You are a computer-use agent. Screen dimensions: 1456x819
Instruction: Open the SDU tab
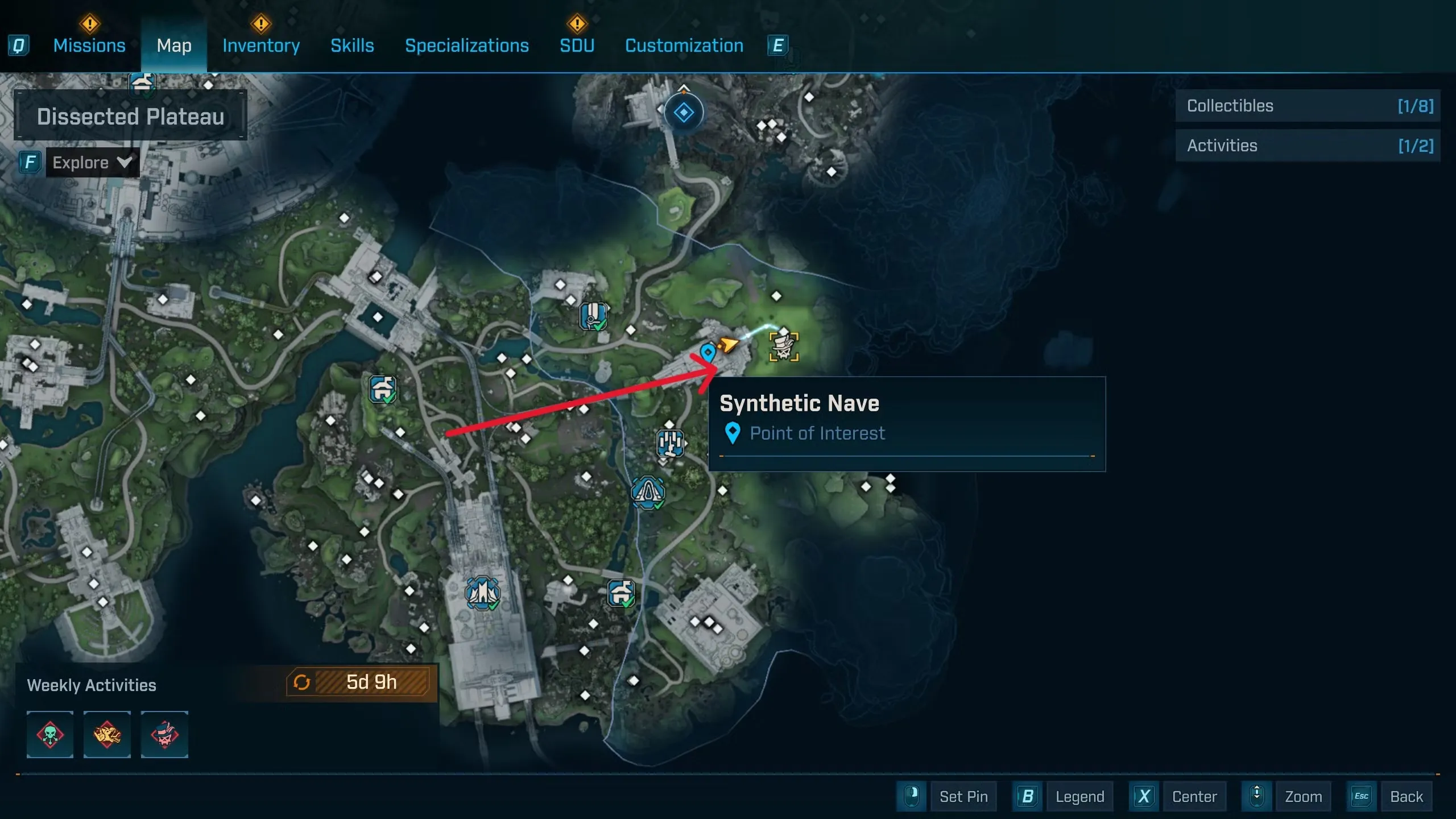coord(577,45)
